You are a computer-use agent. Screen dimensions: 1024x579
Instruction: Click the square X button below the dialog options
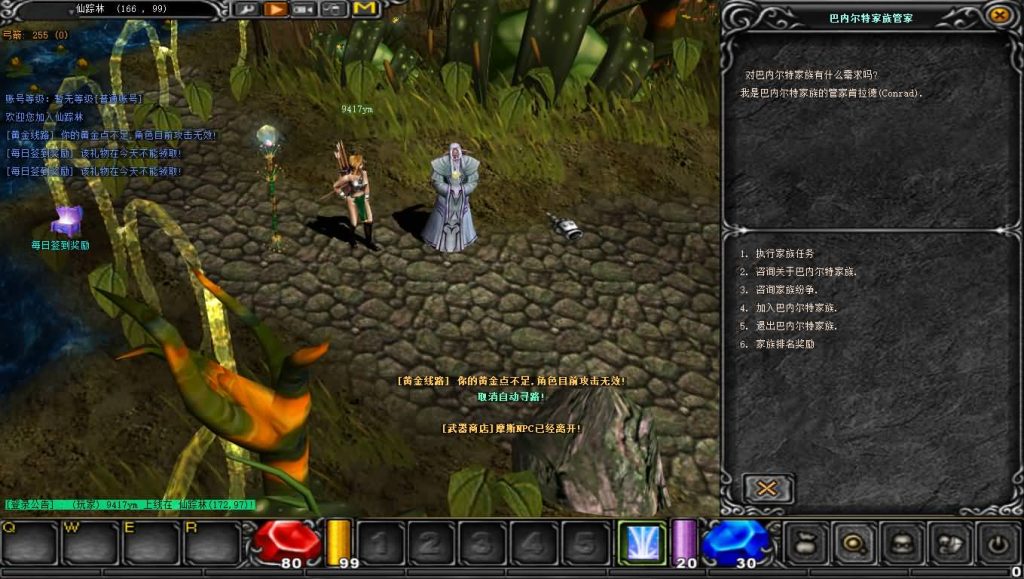click(x=767, y=488)
